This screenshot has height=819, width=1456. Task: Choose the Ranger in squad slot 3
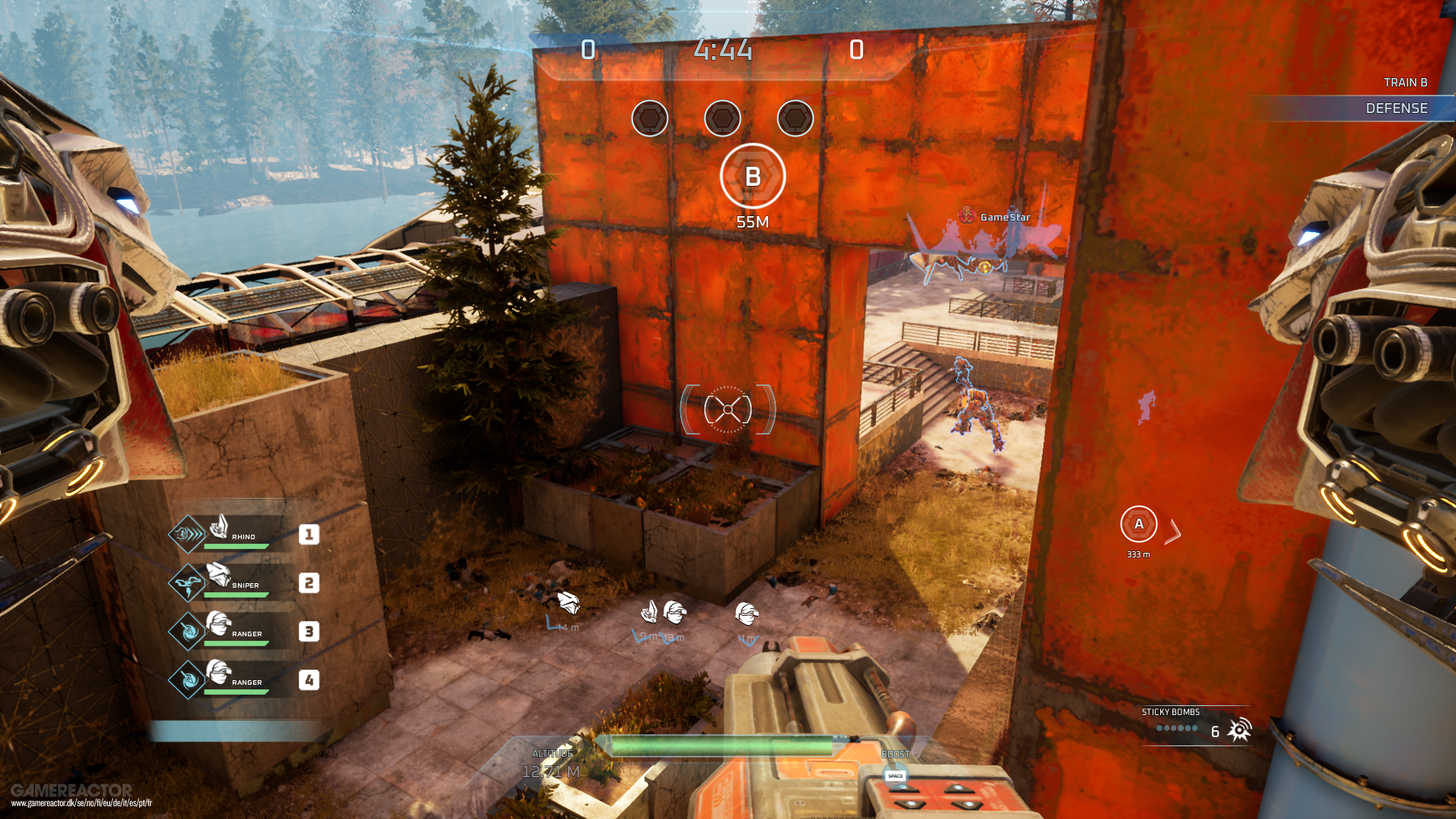click(x=243, y=631)
